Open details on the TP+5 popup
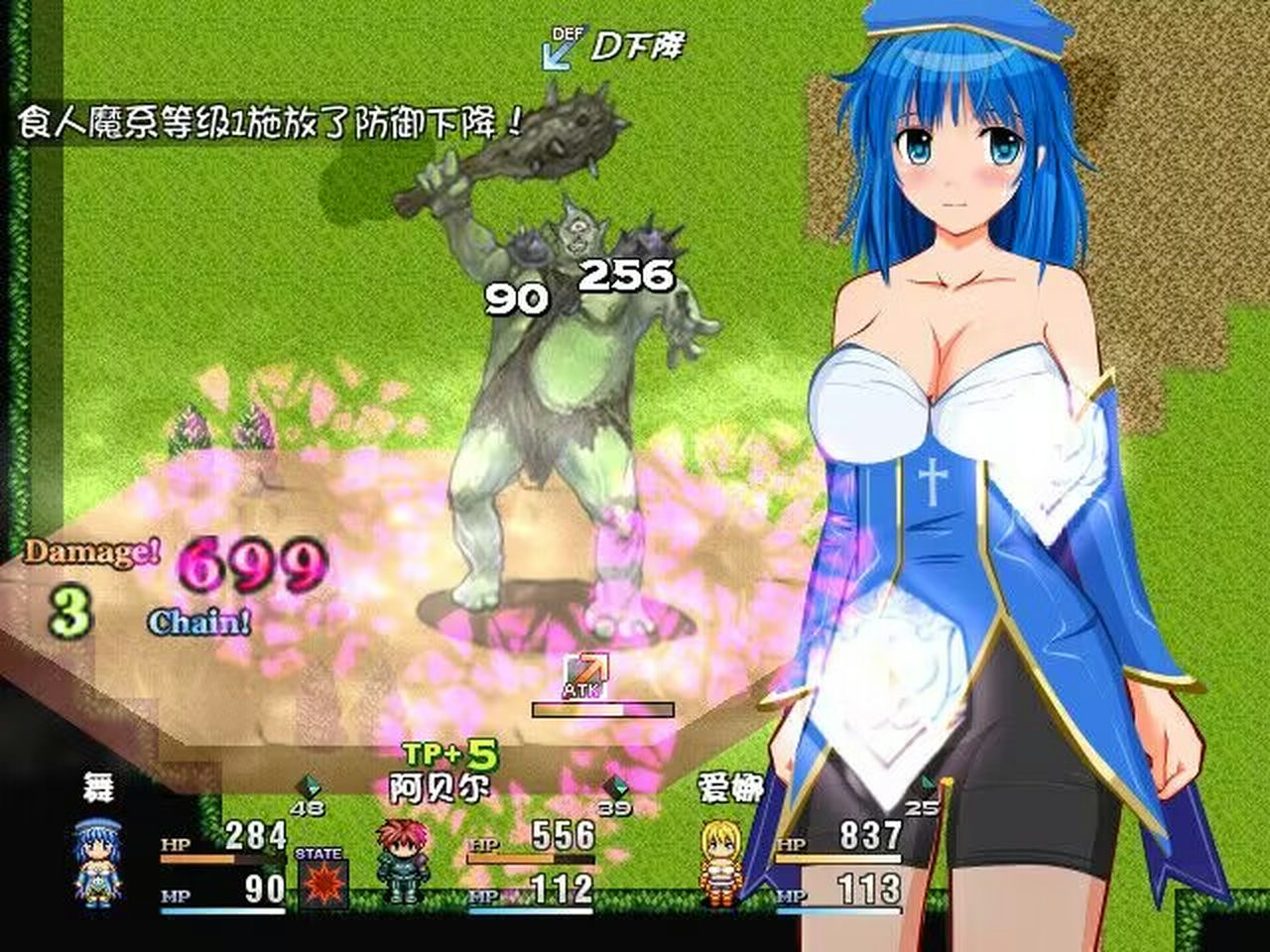 click(x=451, y=752)
